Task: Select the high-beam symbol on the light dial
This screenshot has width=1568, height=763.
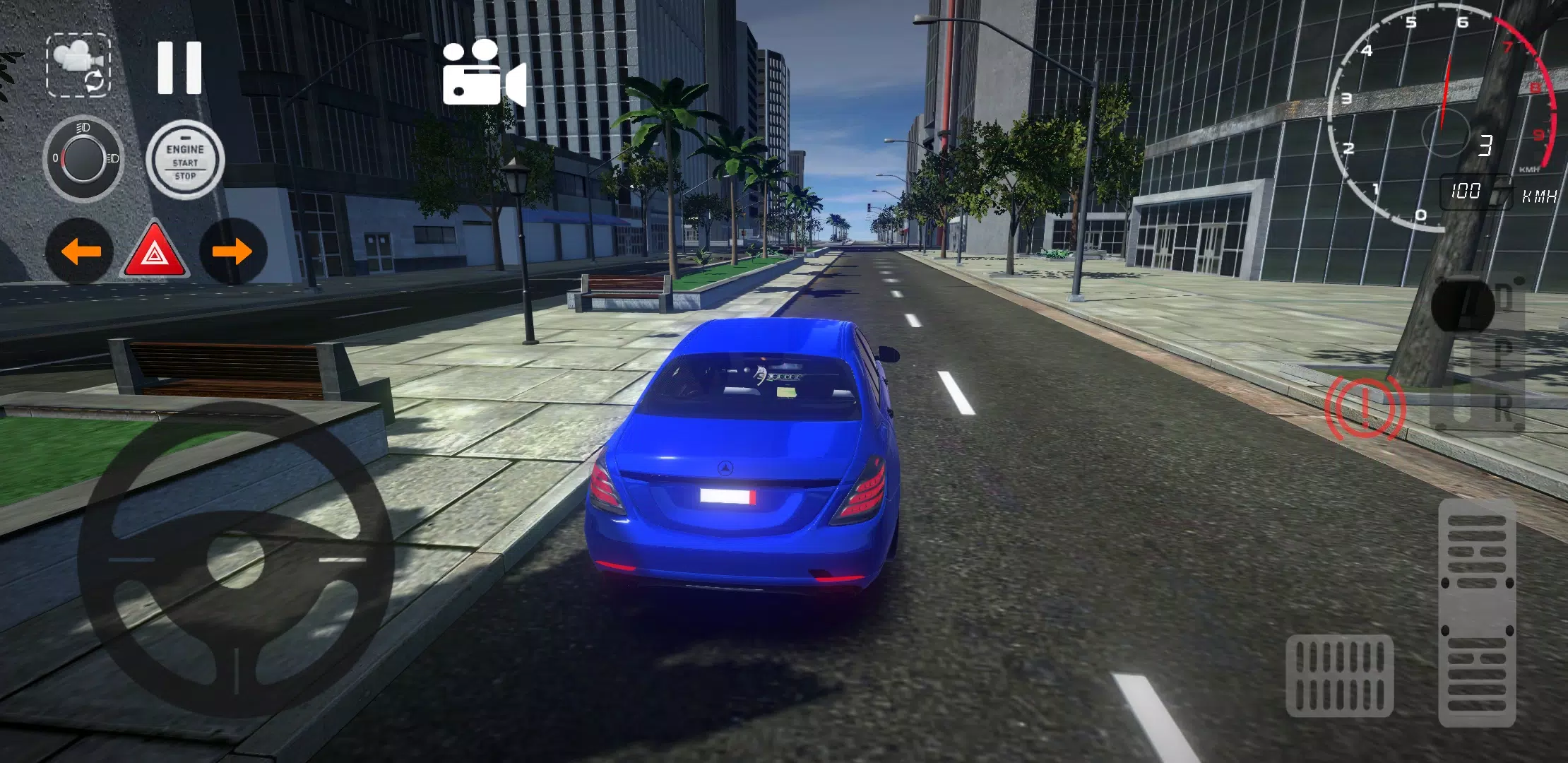Action: (83, 128)
